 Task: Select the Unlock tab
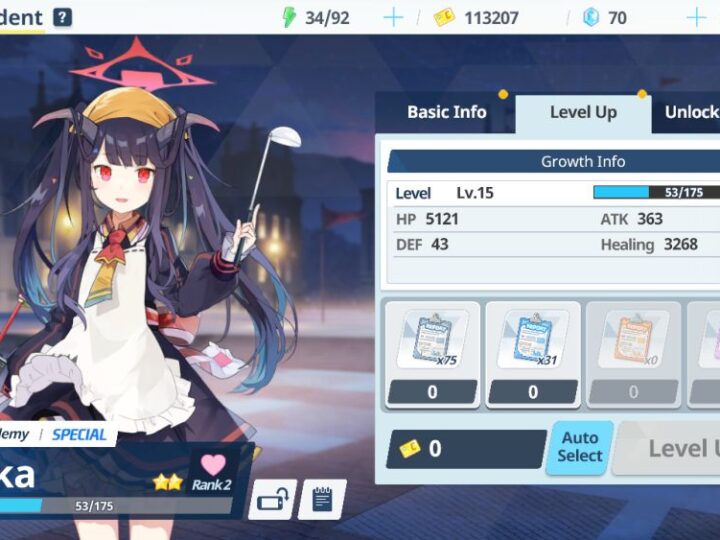tap(692, 112)
